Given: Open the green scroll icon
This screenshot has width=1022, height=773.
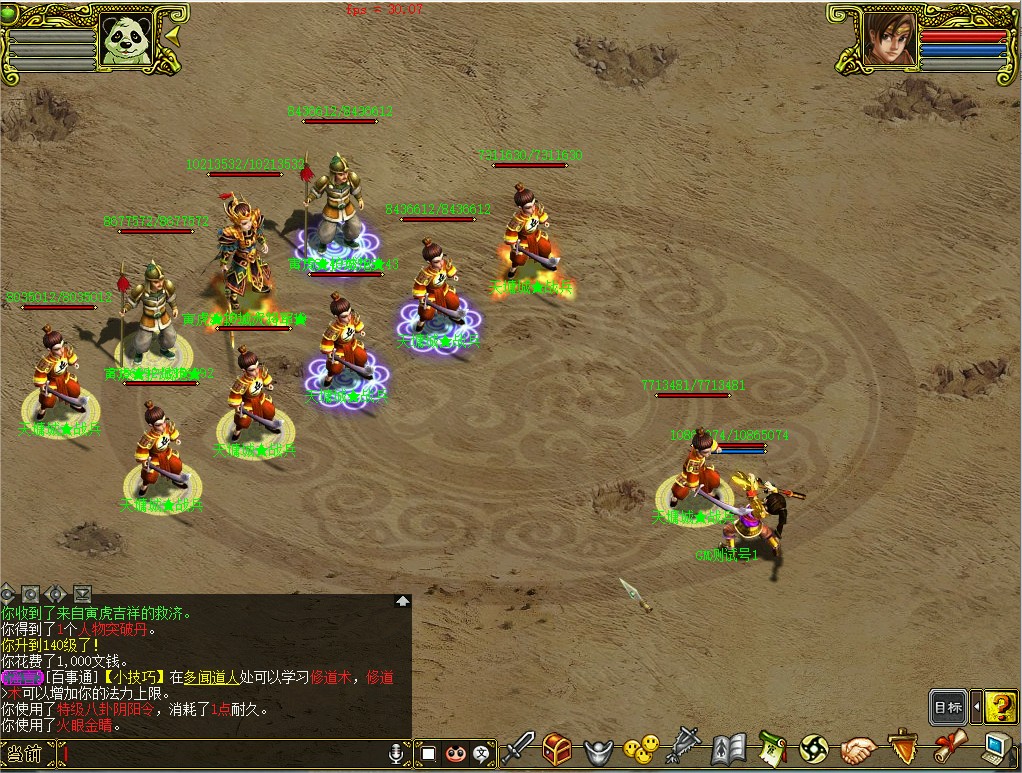Looking at the screenshot, I should [x=772, y=748].
